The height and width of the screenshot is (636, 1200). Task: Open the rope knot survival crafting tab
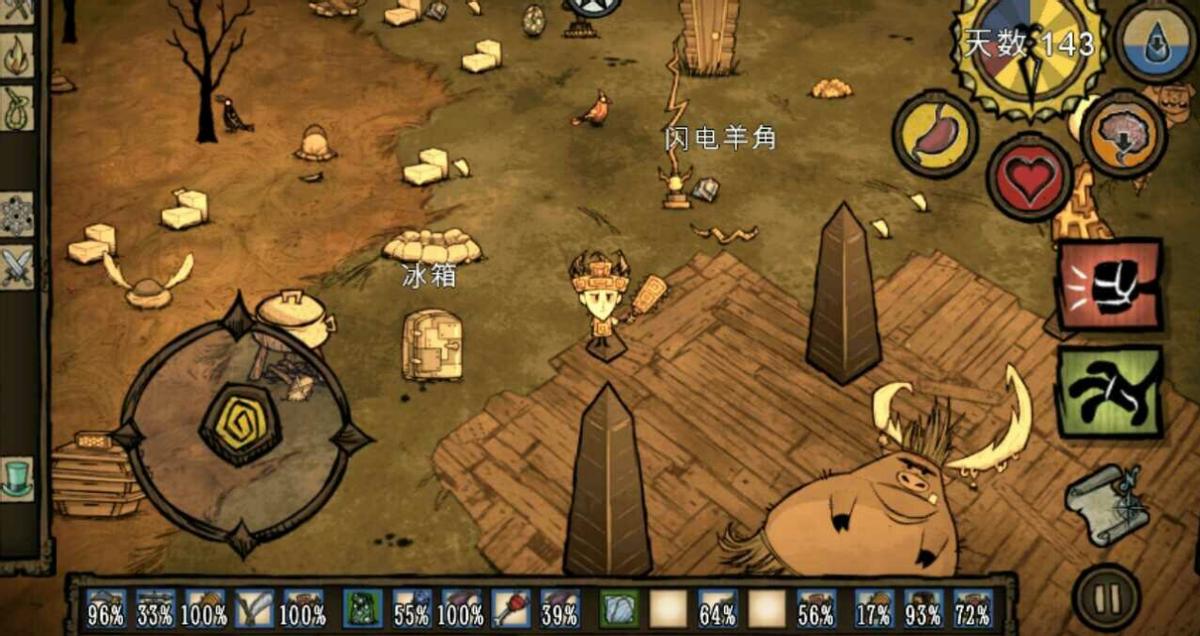point(17,107)
